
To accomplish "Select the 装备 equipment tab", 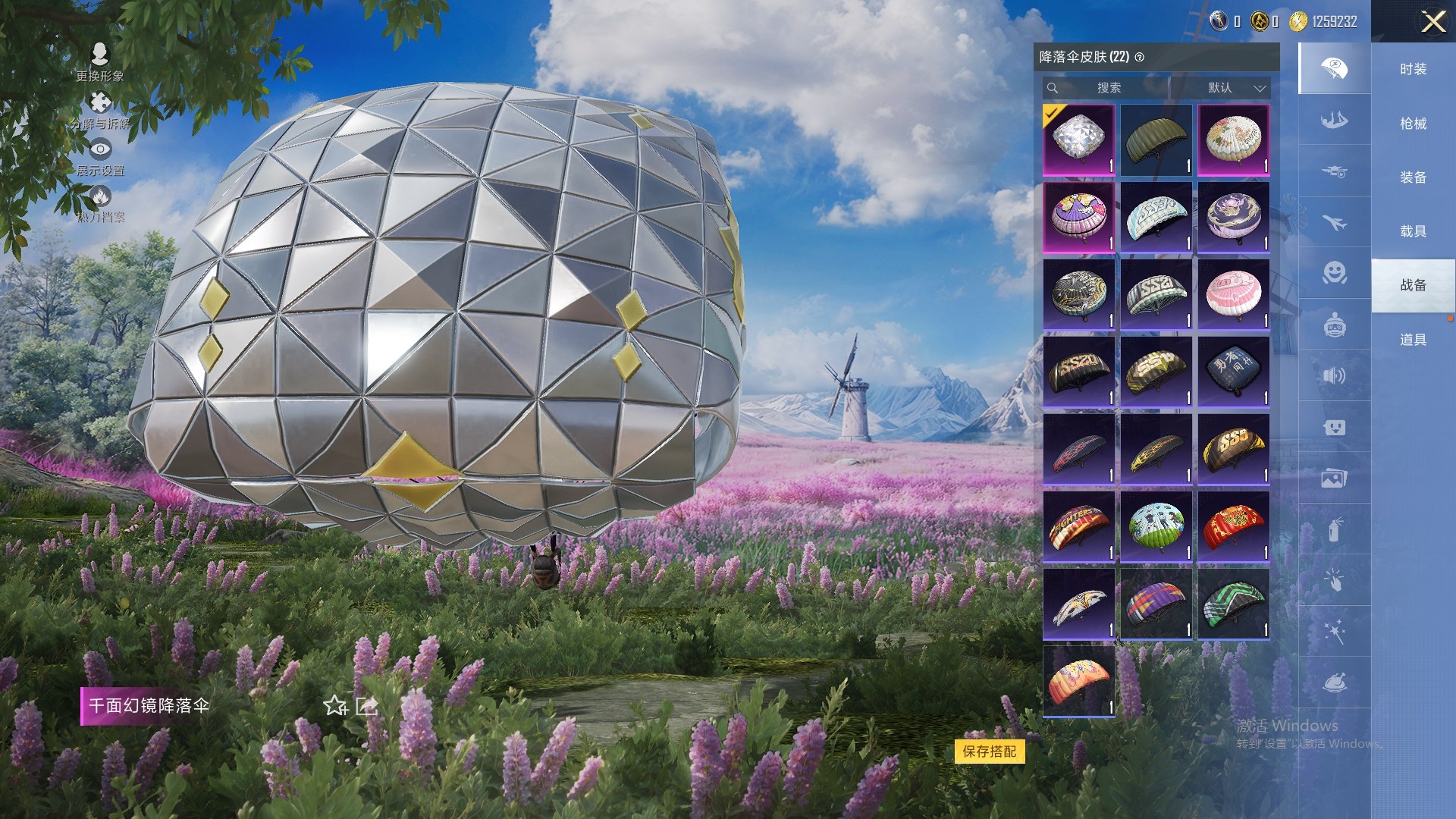I will (1413, 177).
